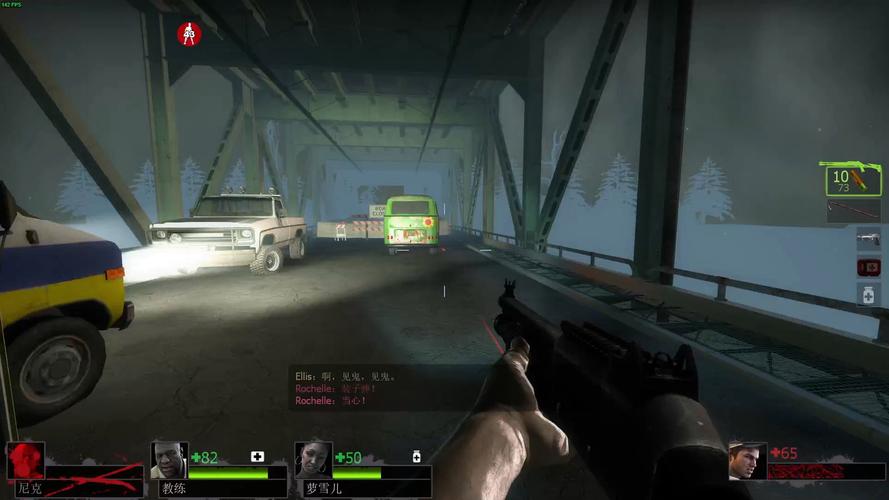Switch to the melee weapon slot
This screenshot has width=889, height=500.
853,211
